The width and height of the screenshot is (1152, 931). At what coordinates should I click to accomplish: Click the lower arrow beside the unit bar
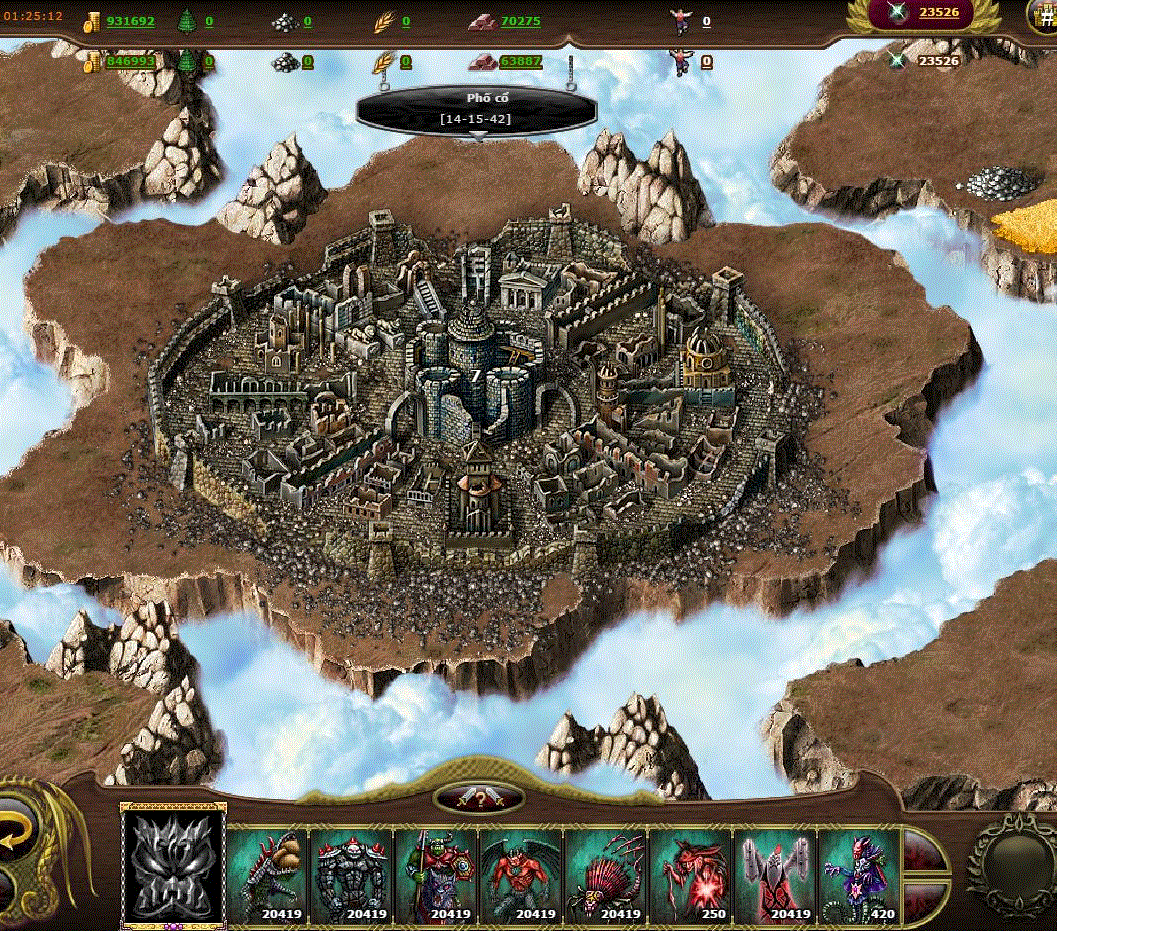[926, 899]
